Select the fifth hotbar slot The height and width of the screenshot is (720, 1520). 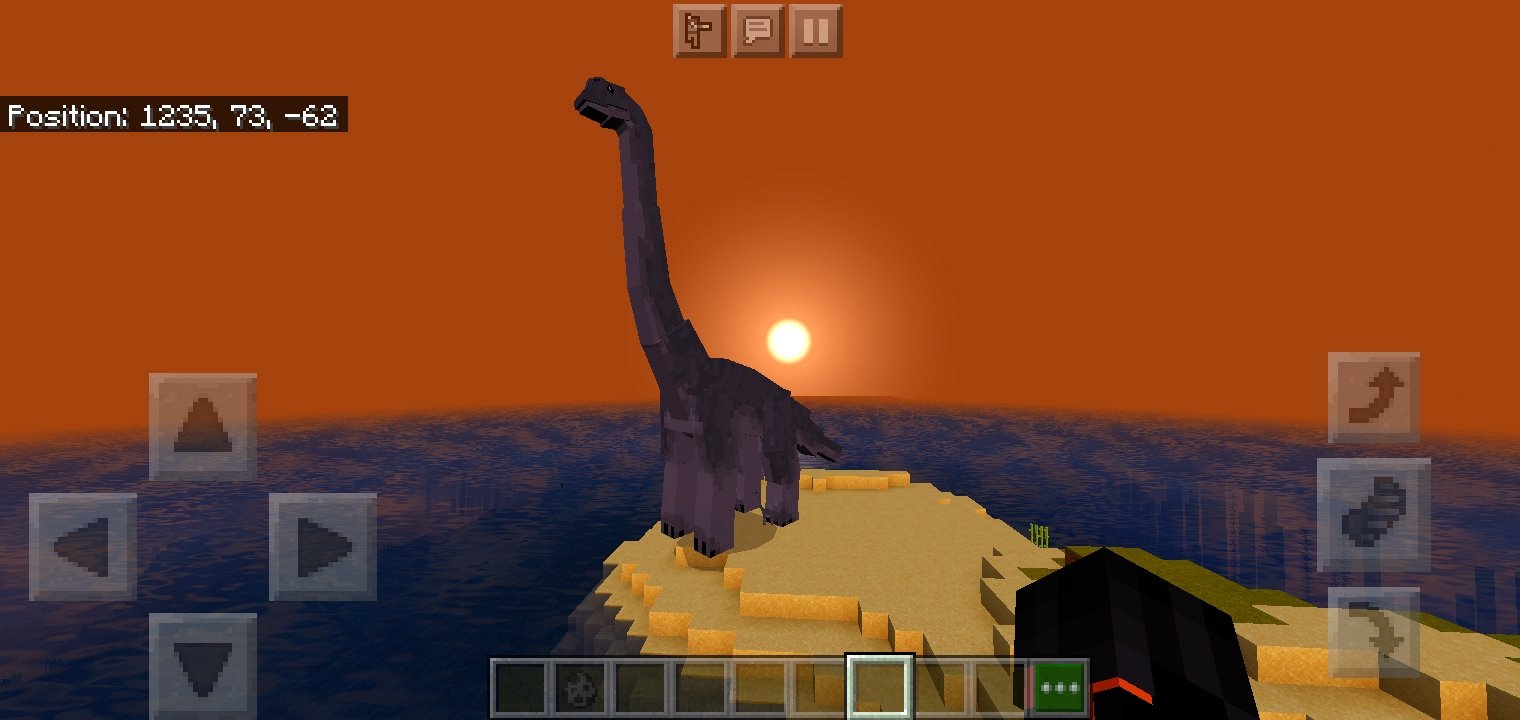758,687
